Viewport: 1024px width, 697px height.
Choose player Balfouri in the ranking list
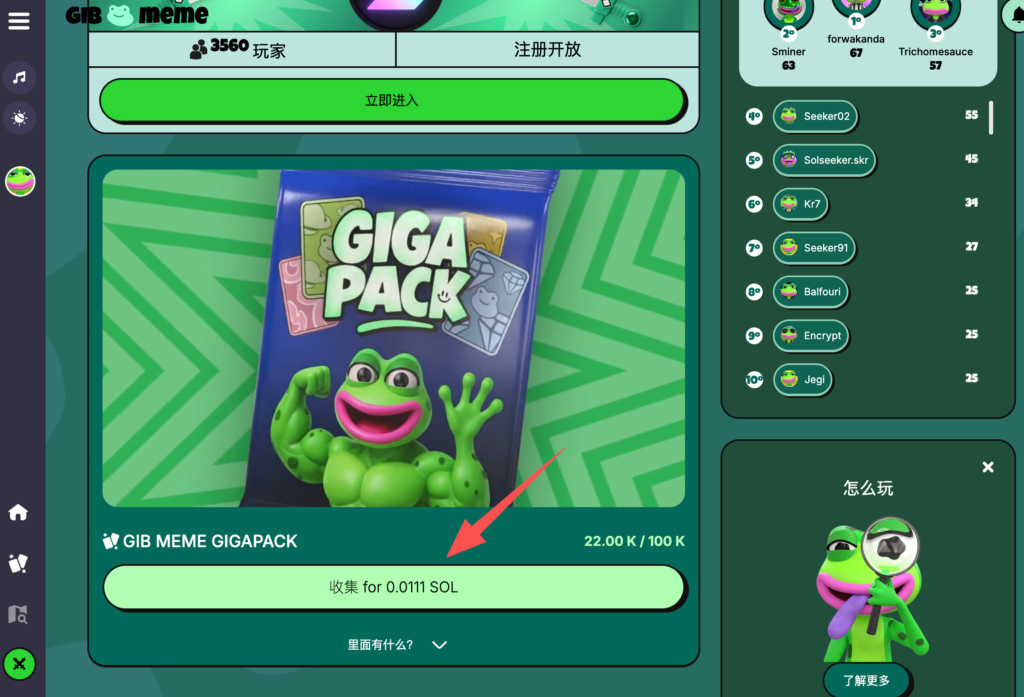811,292
